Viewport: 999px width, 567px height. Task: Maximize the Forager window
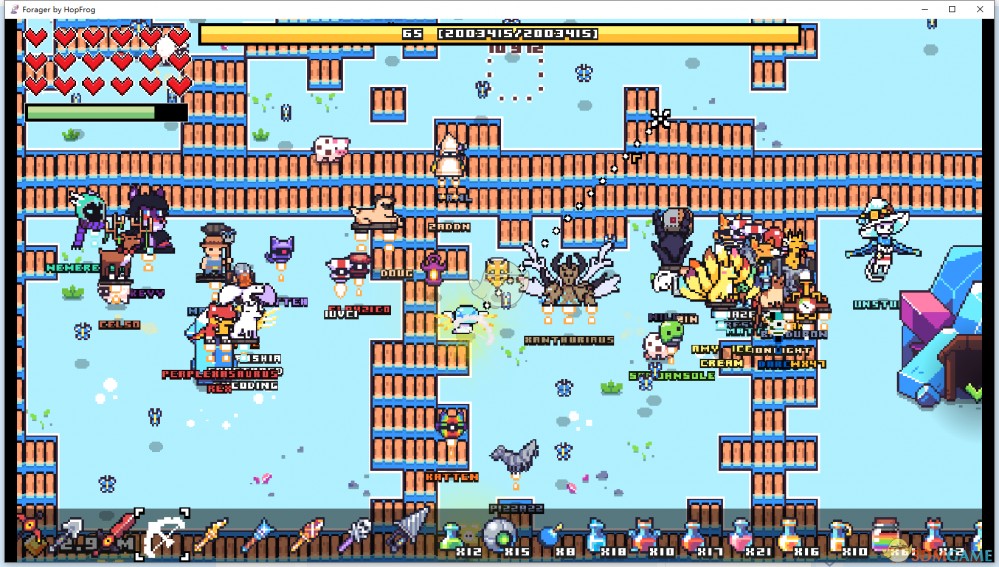click(x=952, y=9)
